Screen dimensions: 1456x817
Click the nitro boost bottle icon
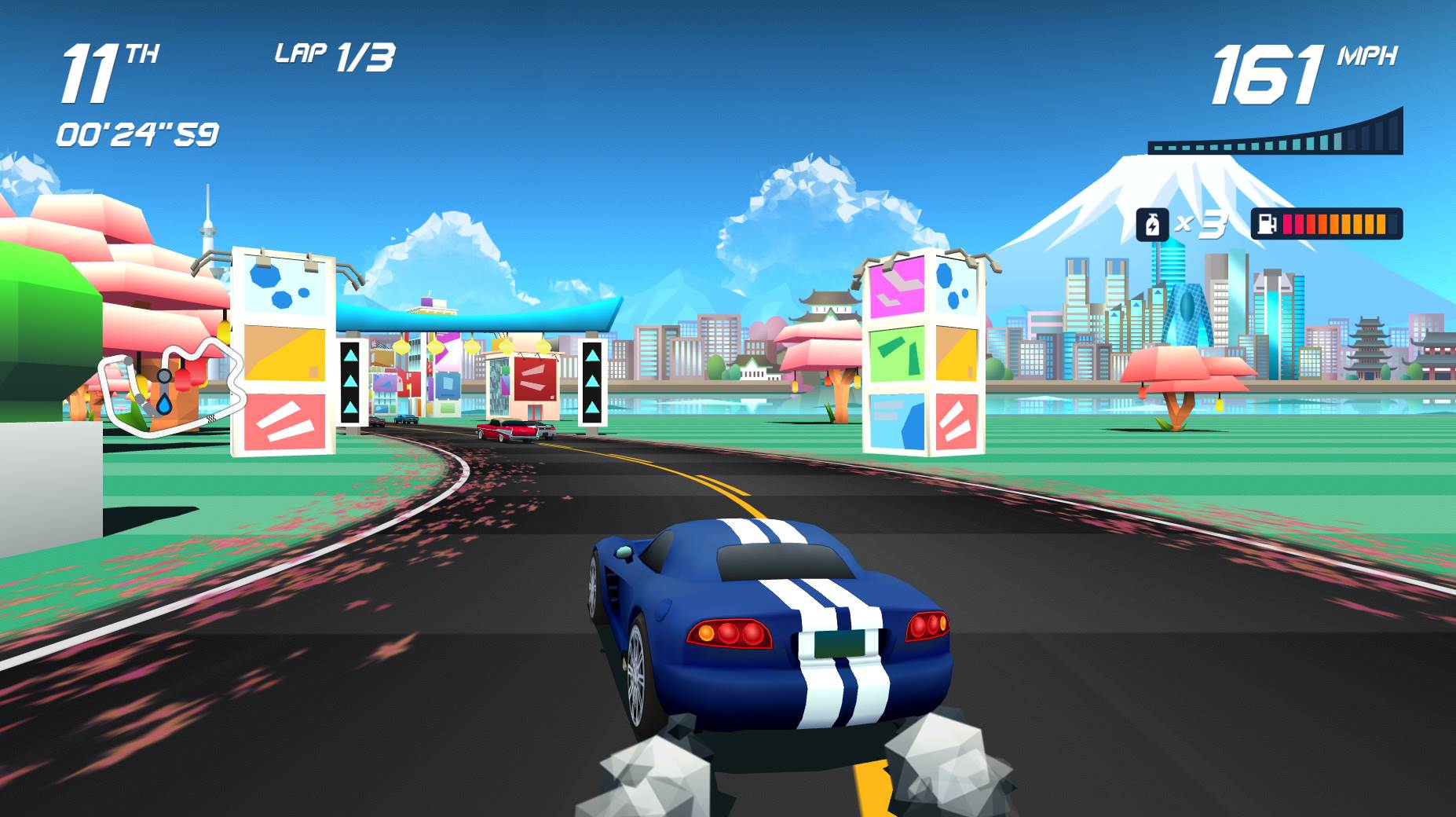click(1153, 225)
